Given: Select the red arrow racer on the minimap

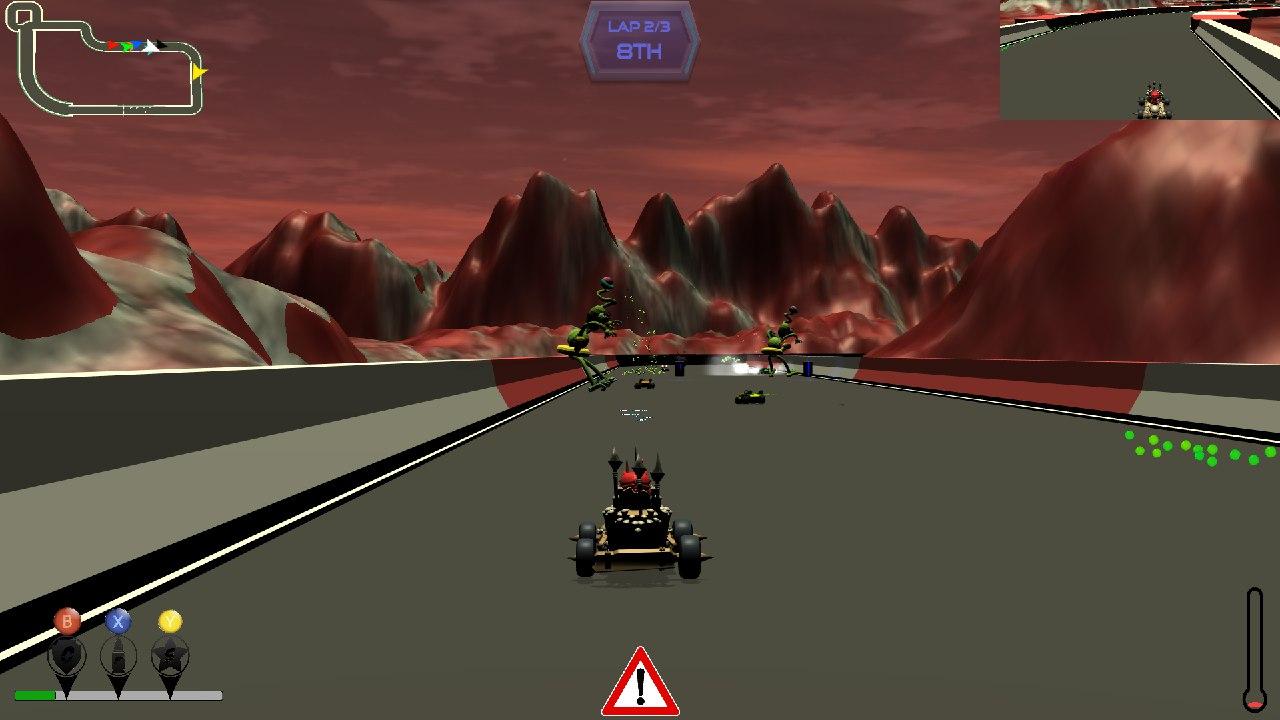Looking at the screenshot, I should pos(111,45).
